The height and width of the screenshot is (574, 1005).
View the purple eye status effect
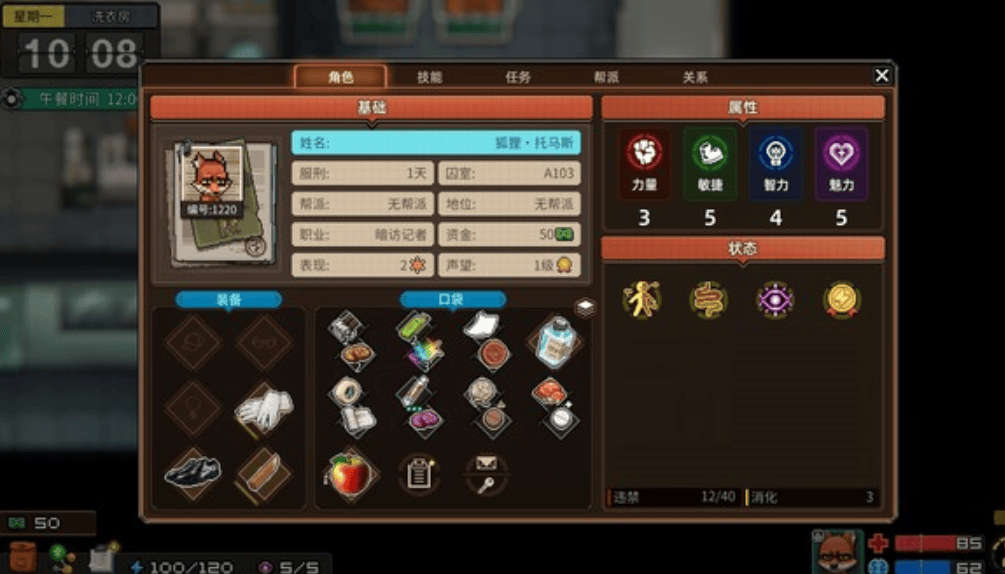(775, 299)
